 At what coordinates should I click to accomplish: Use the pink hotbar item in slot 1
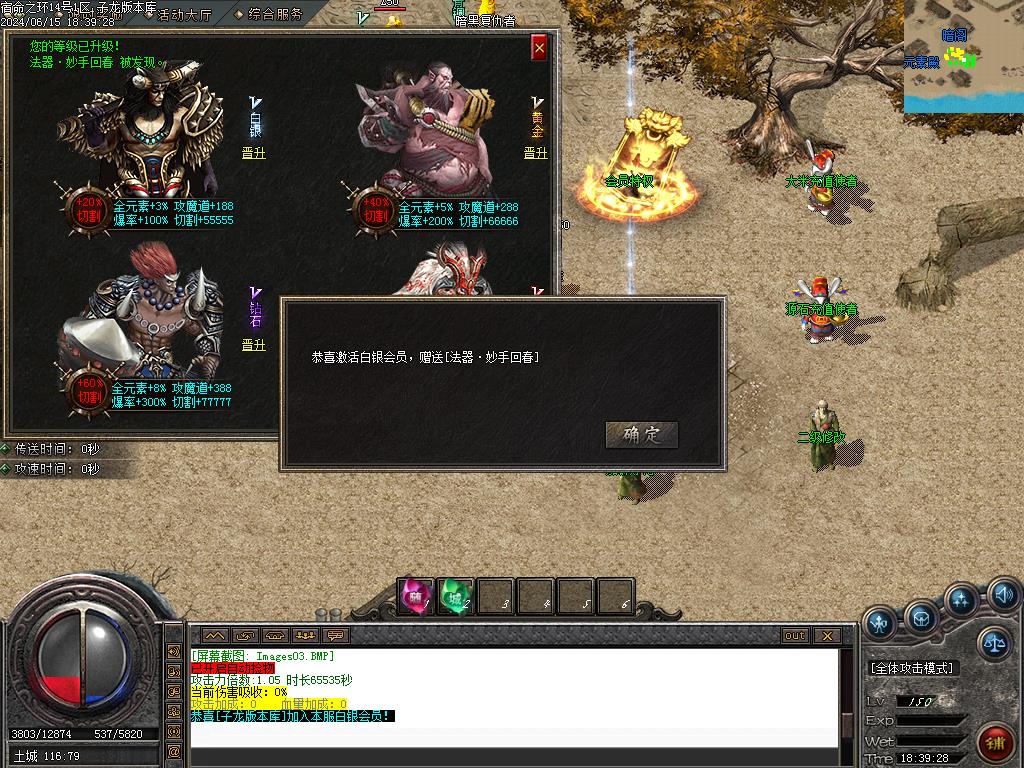click(x=415, y=596)
